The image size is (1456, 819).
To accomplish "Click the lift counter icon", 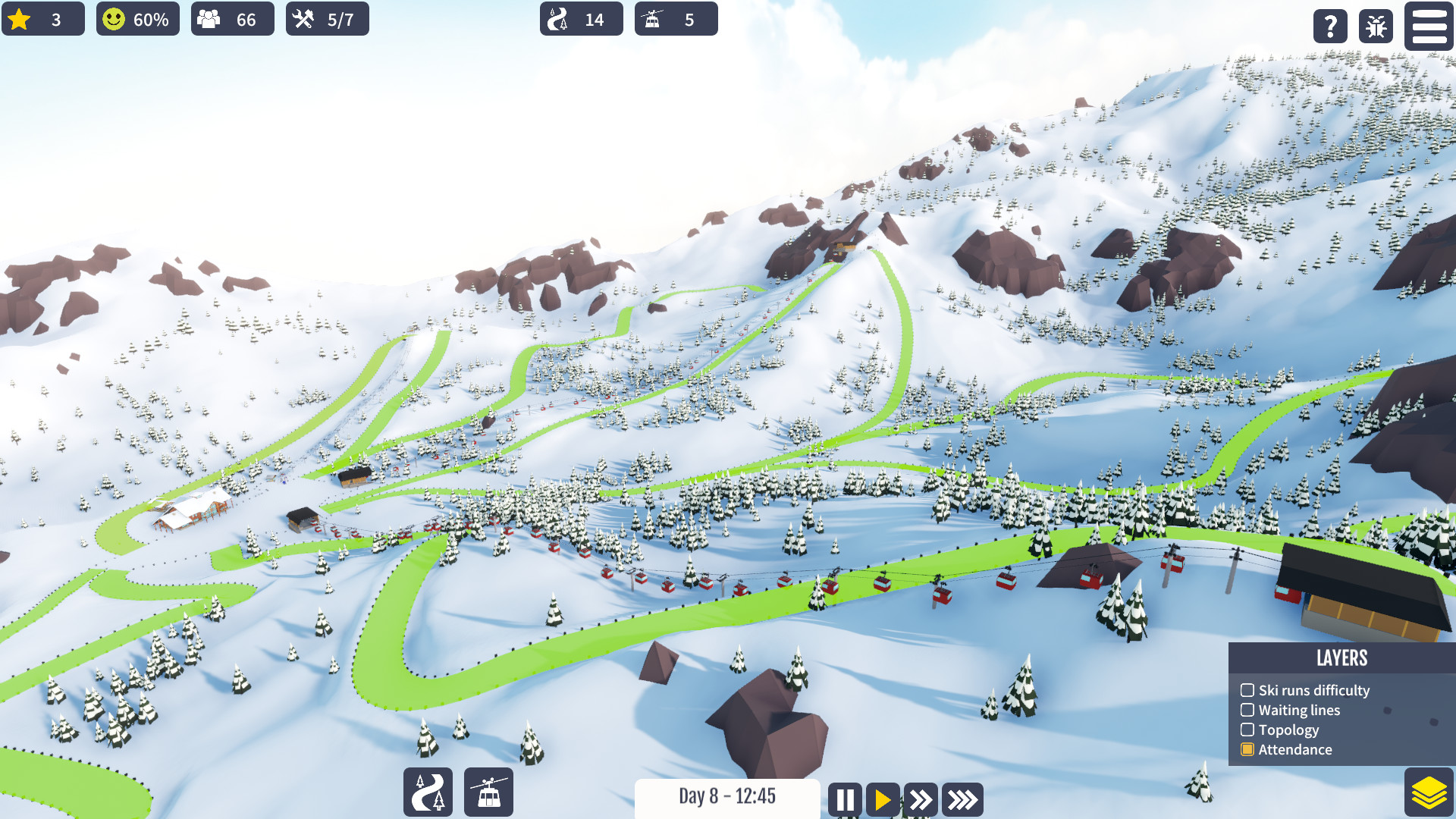I will pos(654,19).
